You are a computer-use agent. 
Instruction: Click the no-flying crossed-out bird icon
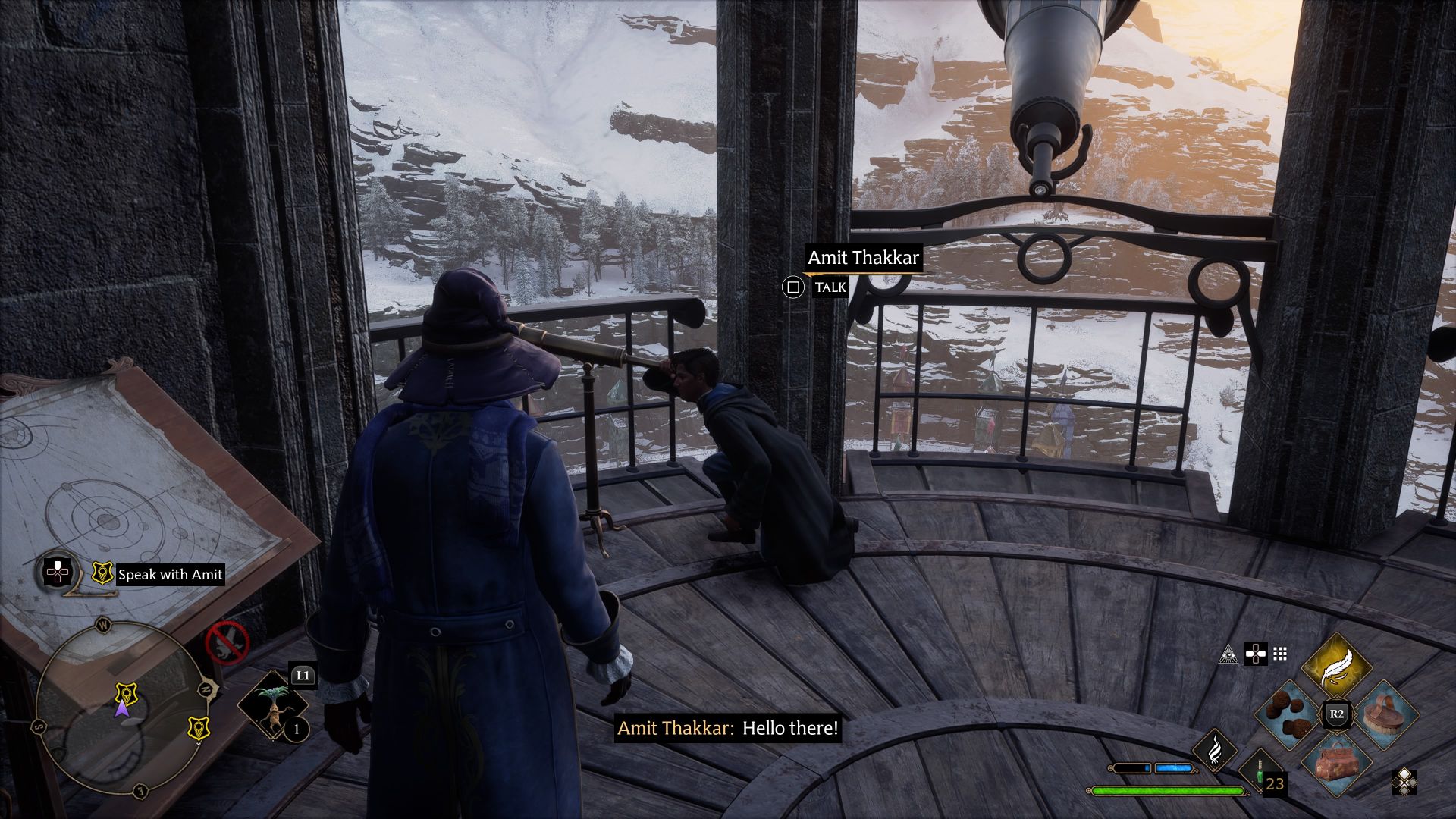227,642
